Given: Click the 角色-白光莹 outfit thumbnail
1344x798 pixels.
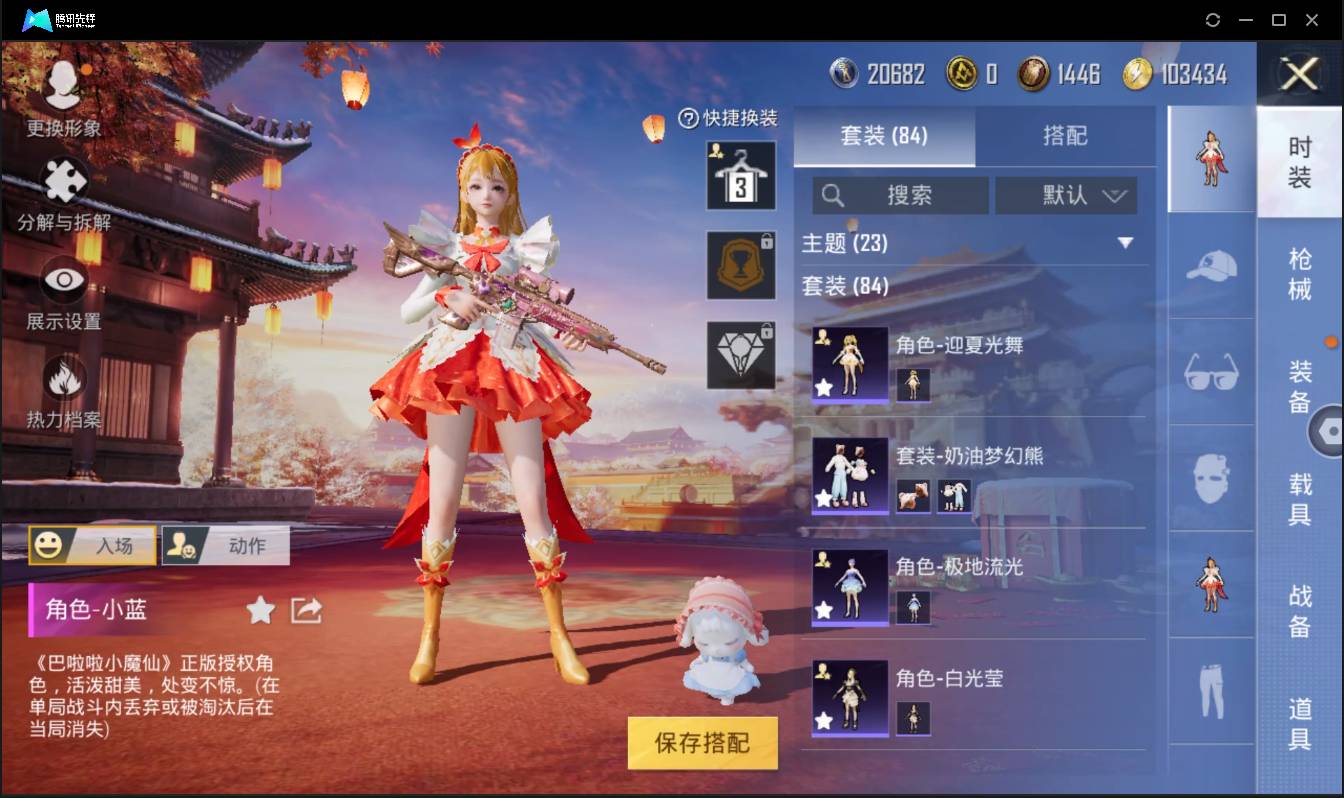Looking at the screenshot, I should 849,697.
